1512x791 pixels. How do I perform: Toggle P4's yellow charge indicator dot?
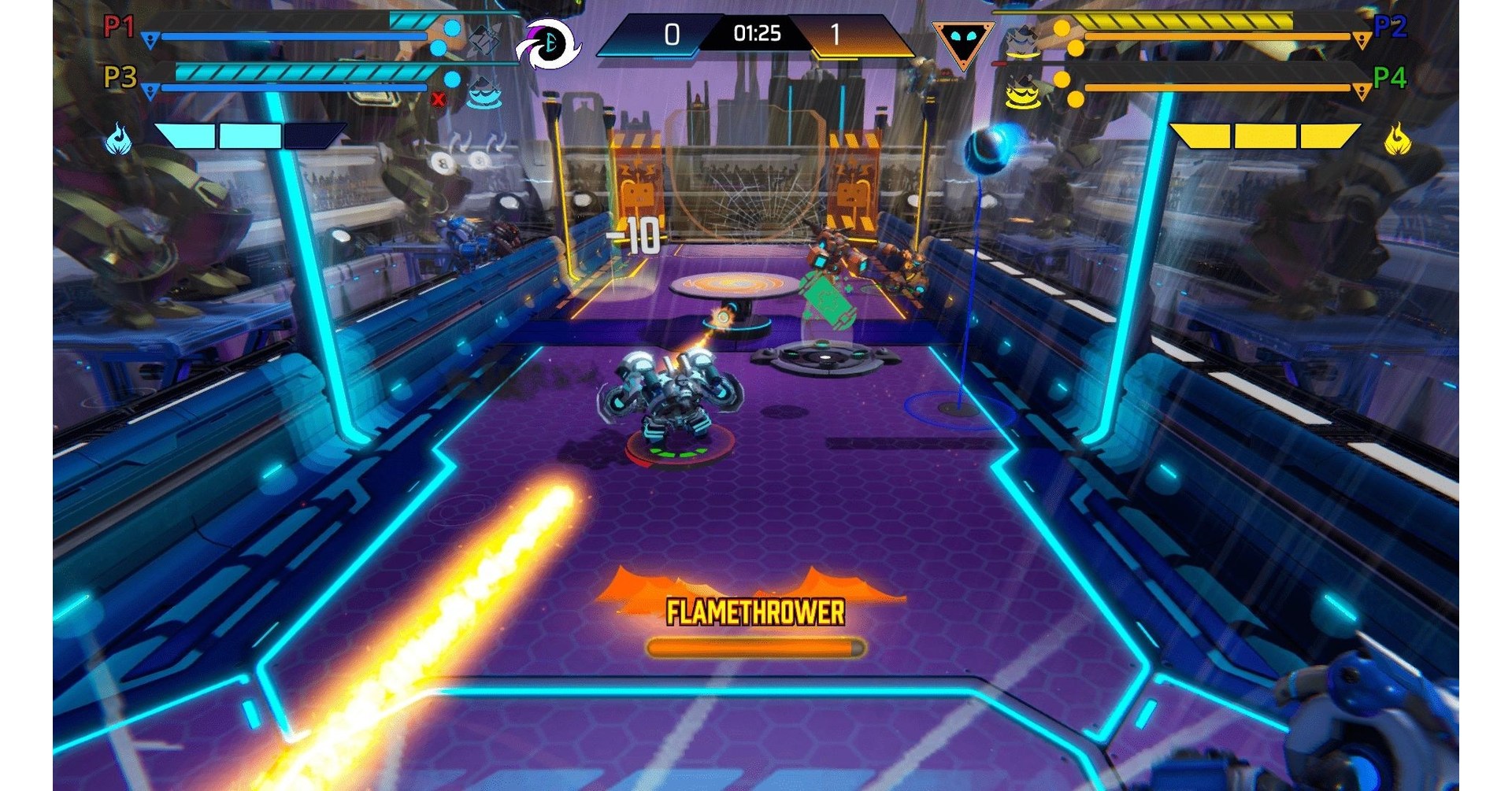pos(1061,79)
